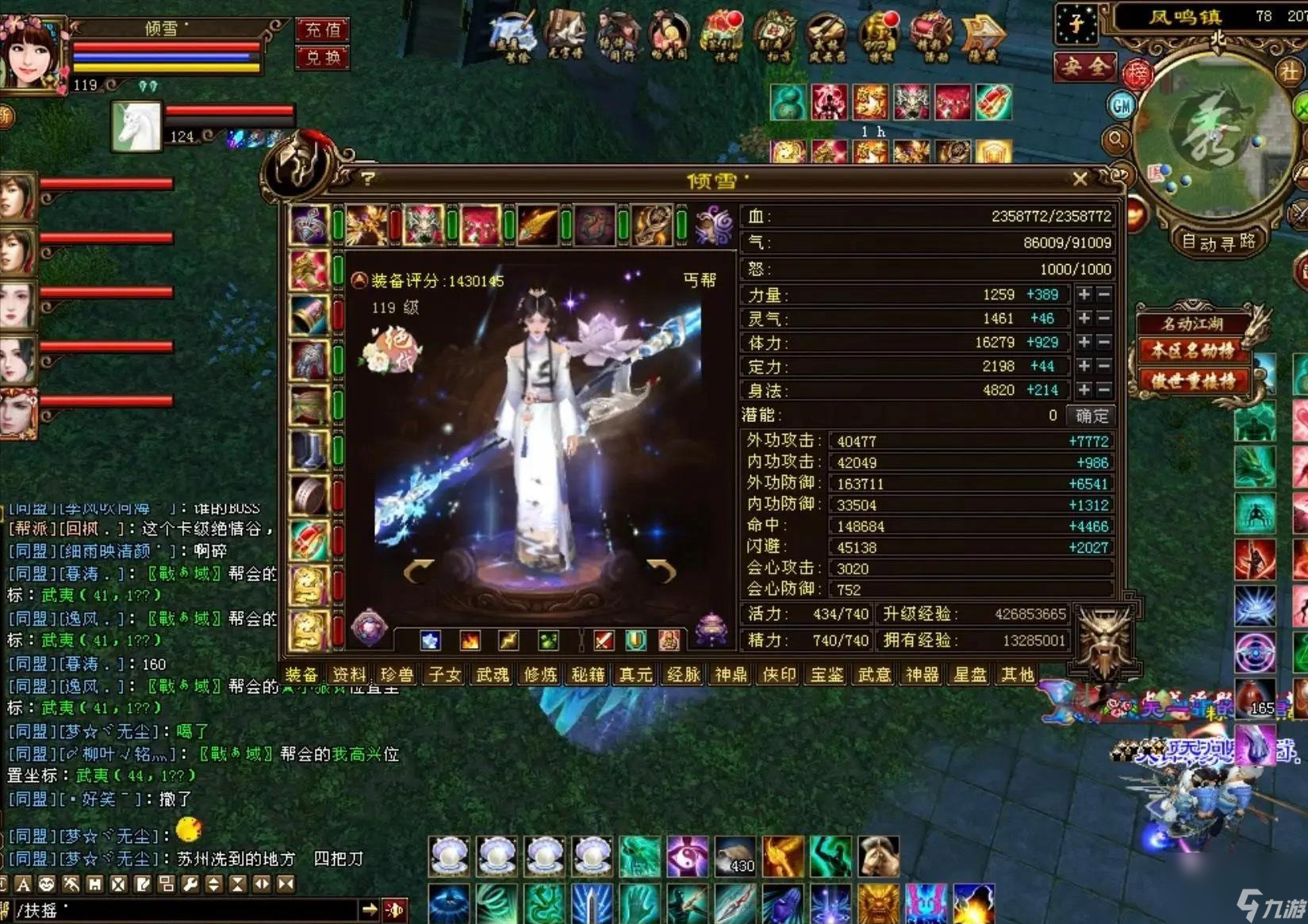The height and width of the screenshot is (924, 1308).
Task: Open the 其他 tab
Action: [x=1017, y=675]
